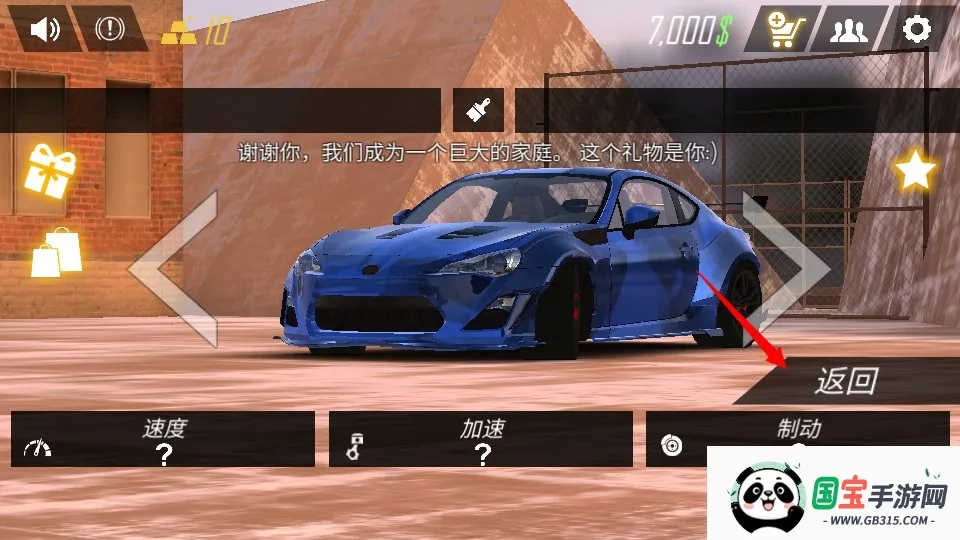
Task: Tap the star favorites icon
Action: (914, 171)
